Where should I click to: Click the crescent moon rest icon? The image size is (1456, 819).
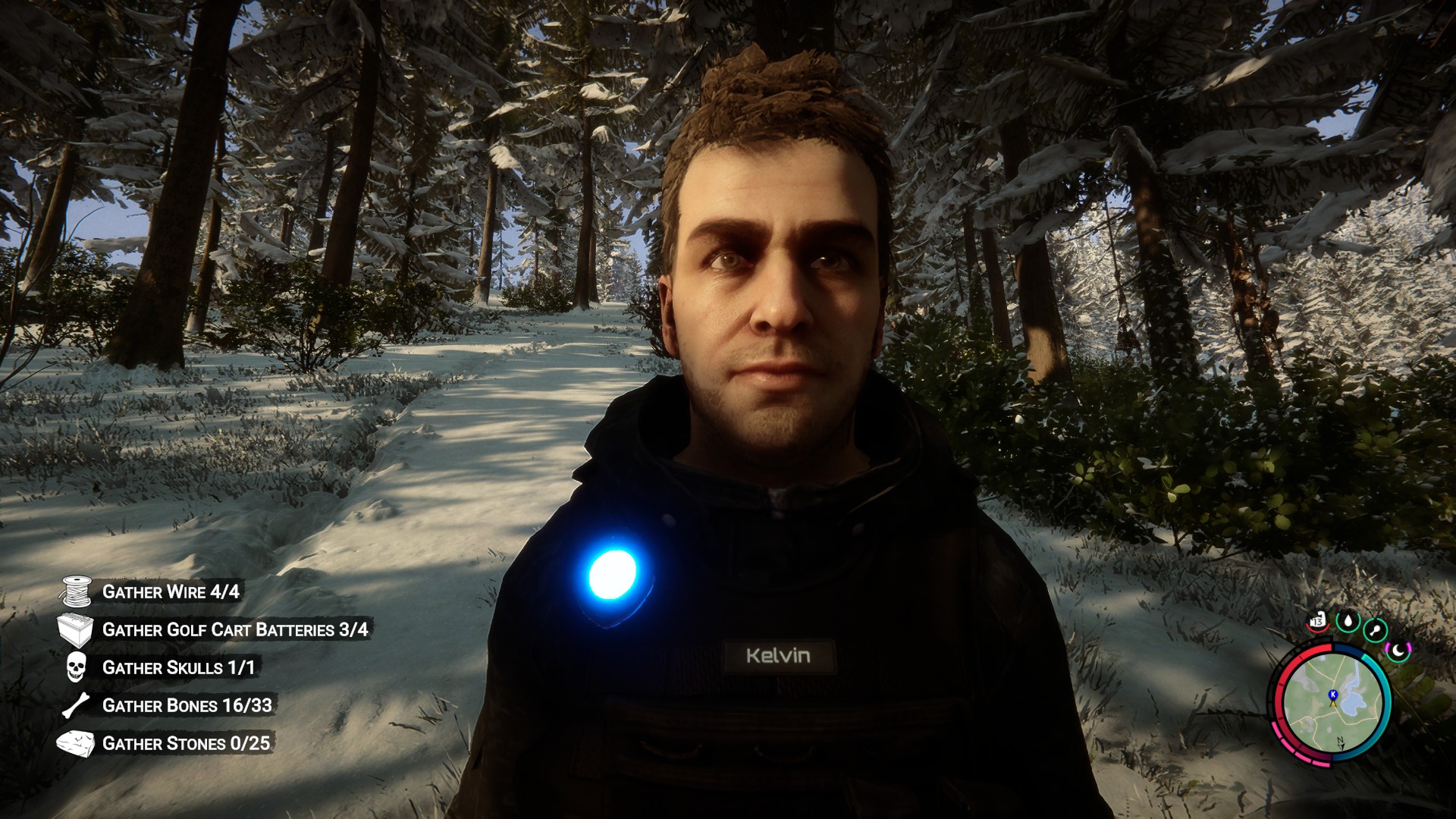(1398, 650)
